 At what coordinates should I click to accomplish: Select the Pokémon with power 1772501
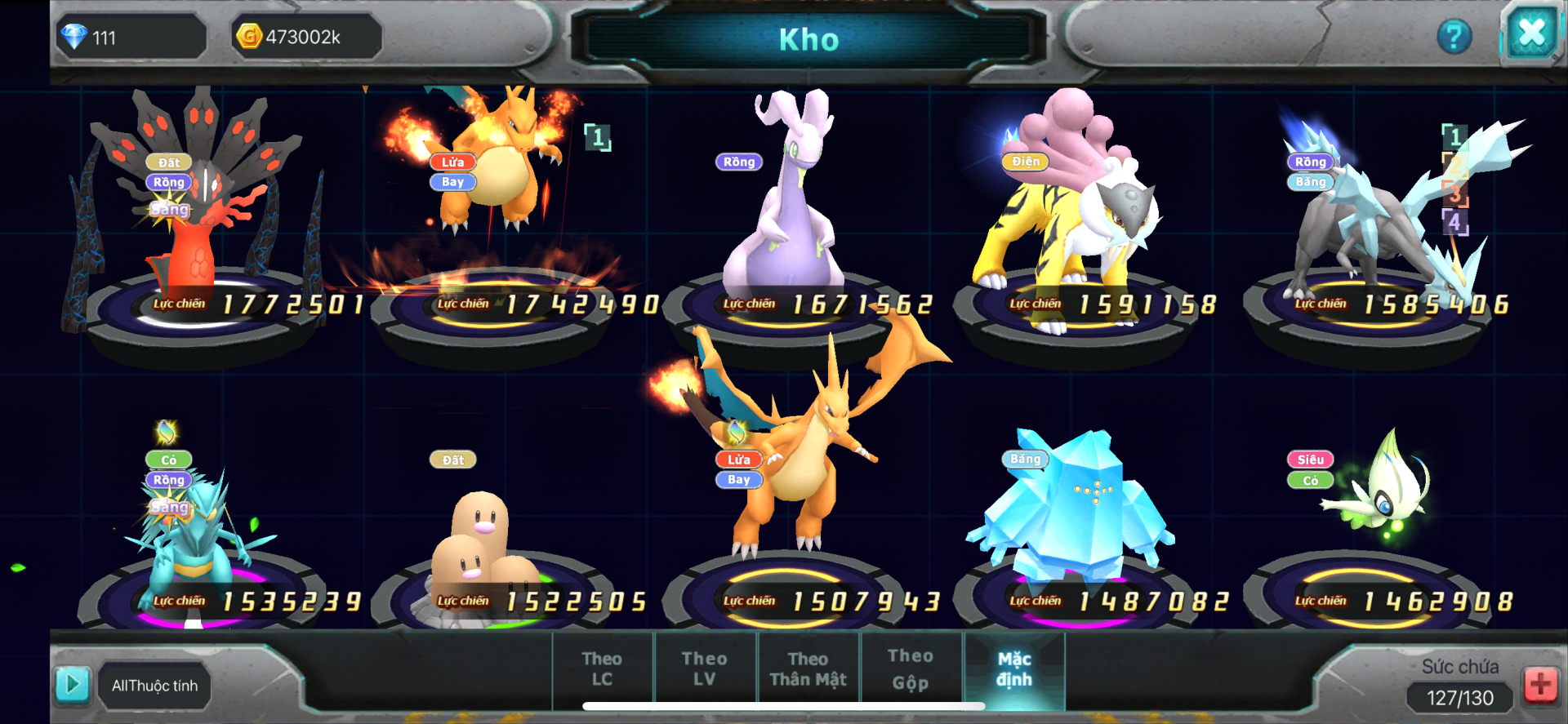click(204, 229)
